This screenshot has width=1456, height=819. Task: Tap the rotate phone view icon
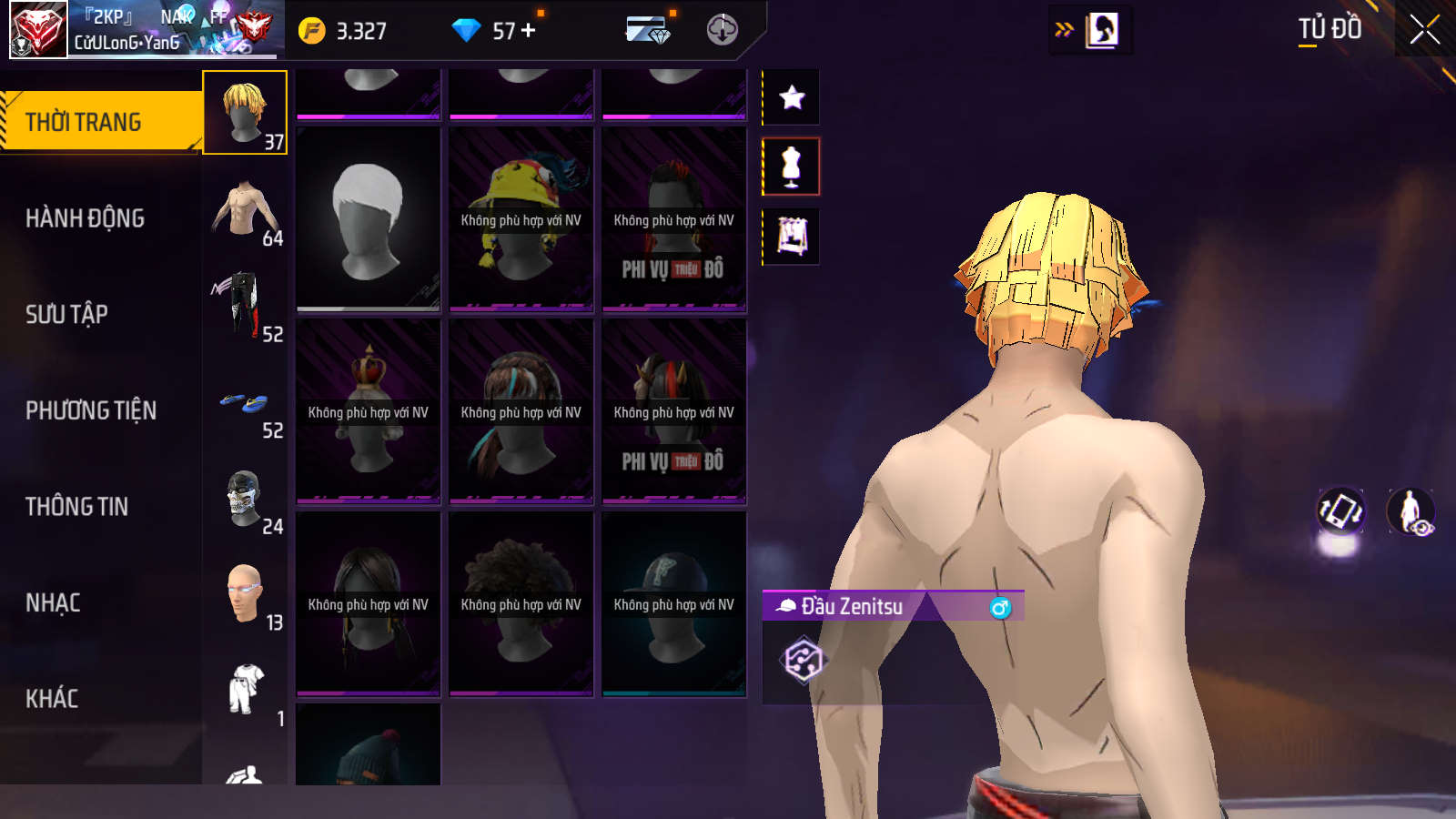pos(1340,511)
